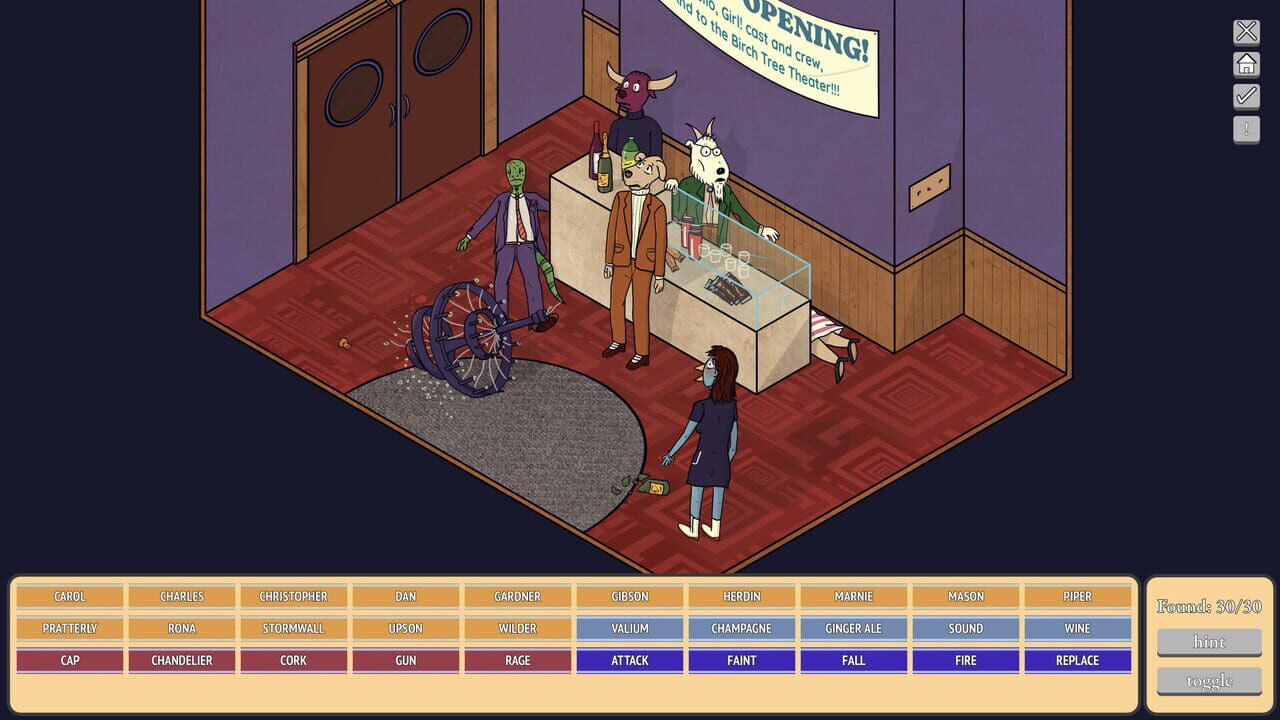
Task: Choose the FAINT action word
Action: tap(741, 660)
